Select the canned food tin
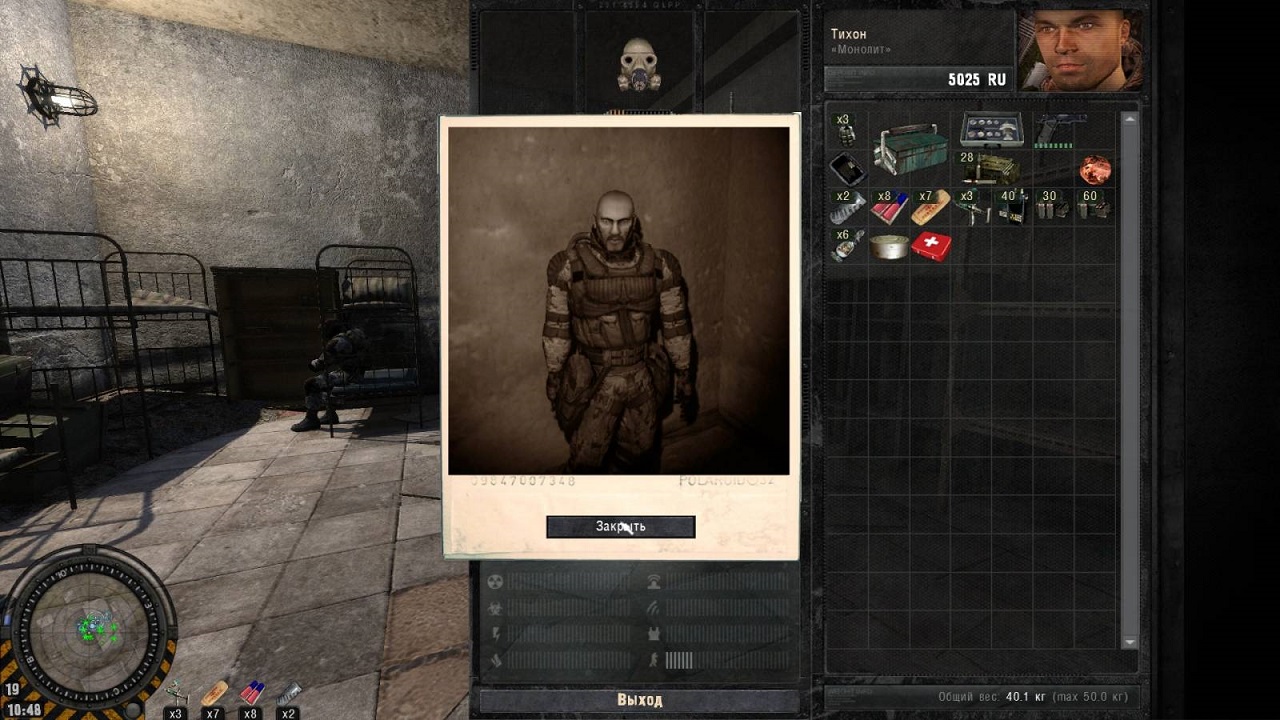This screenshot has width=1280, height=720. coord(889,246)
